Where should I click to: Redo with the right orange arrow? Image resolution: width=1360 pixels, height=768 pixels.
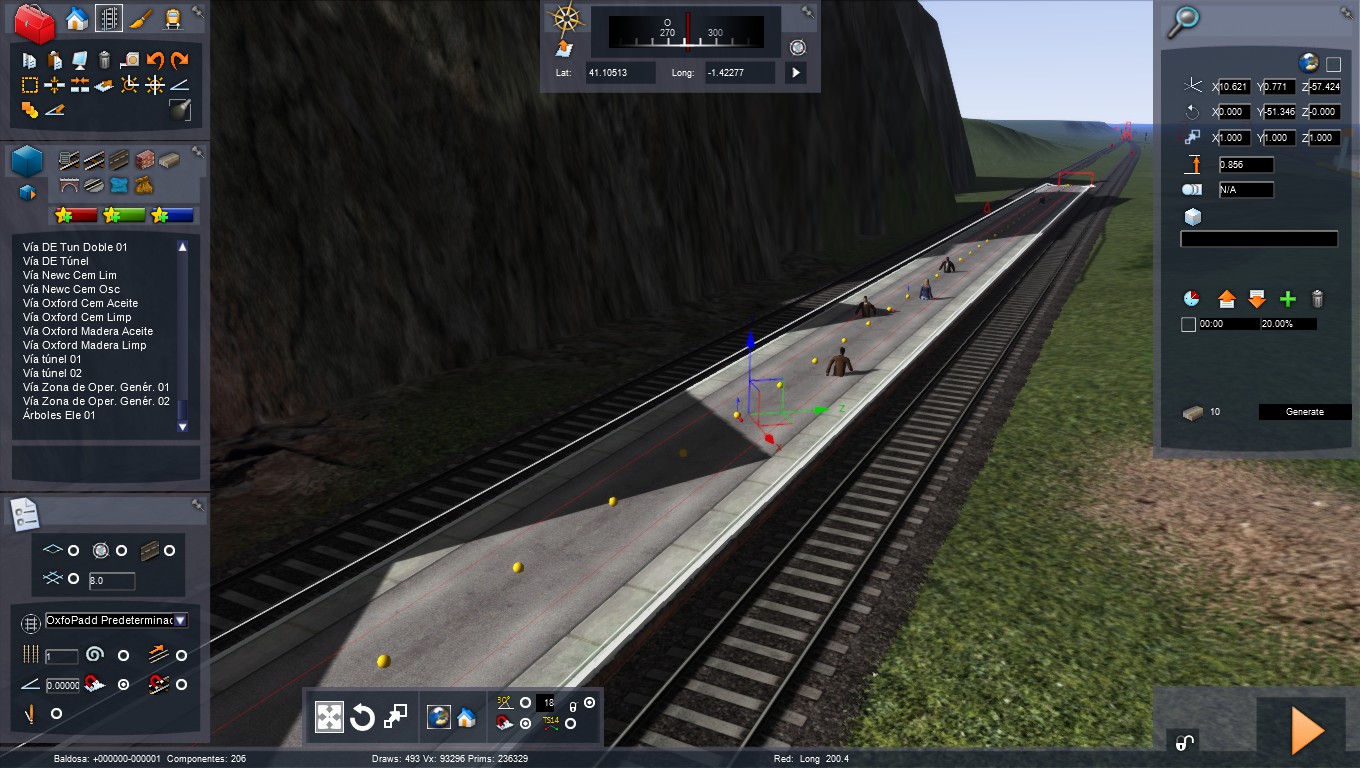(180, 61)
